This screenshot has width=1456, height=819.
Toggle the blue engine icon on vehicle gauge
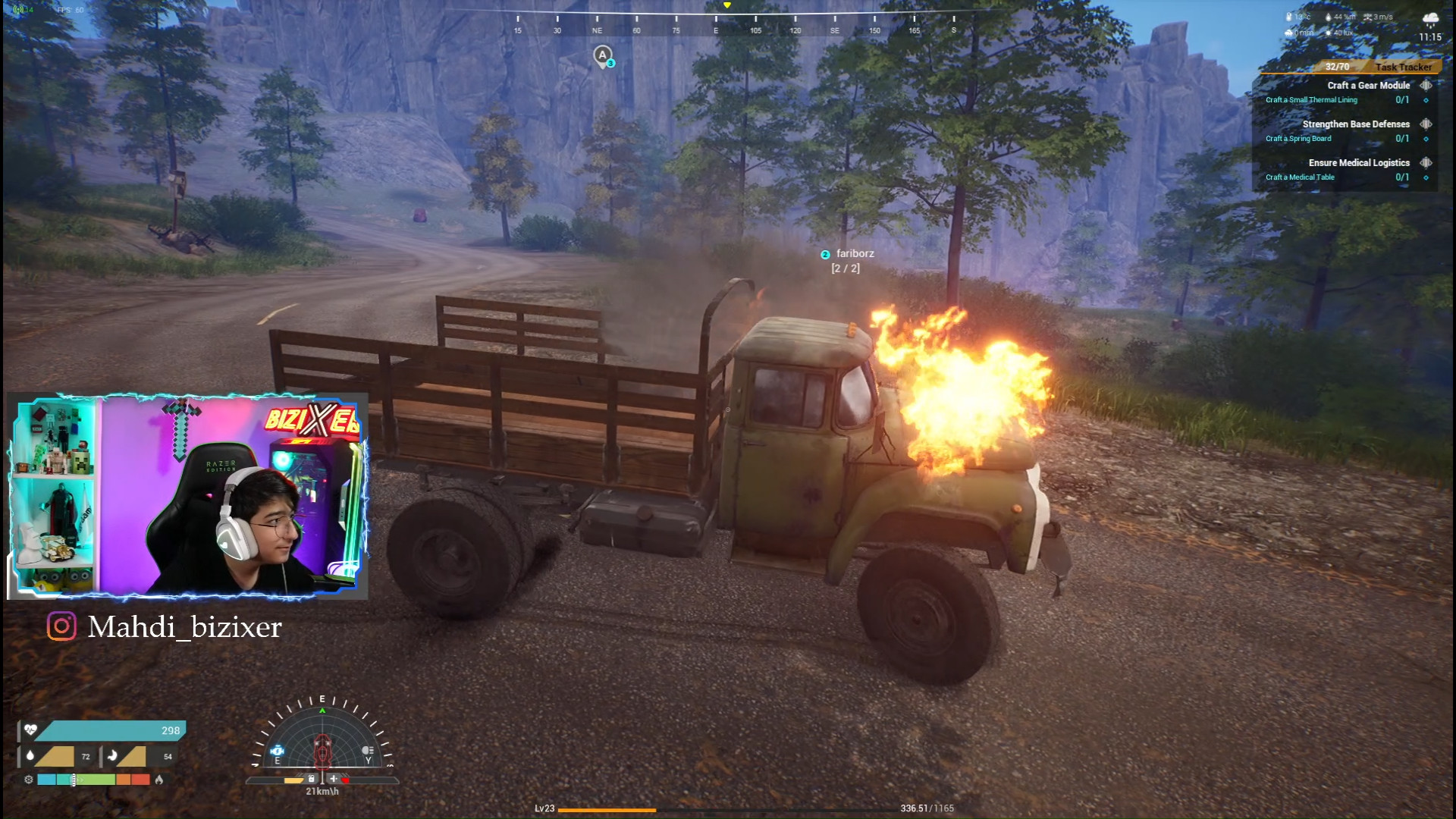point(278,751)
